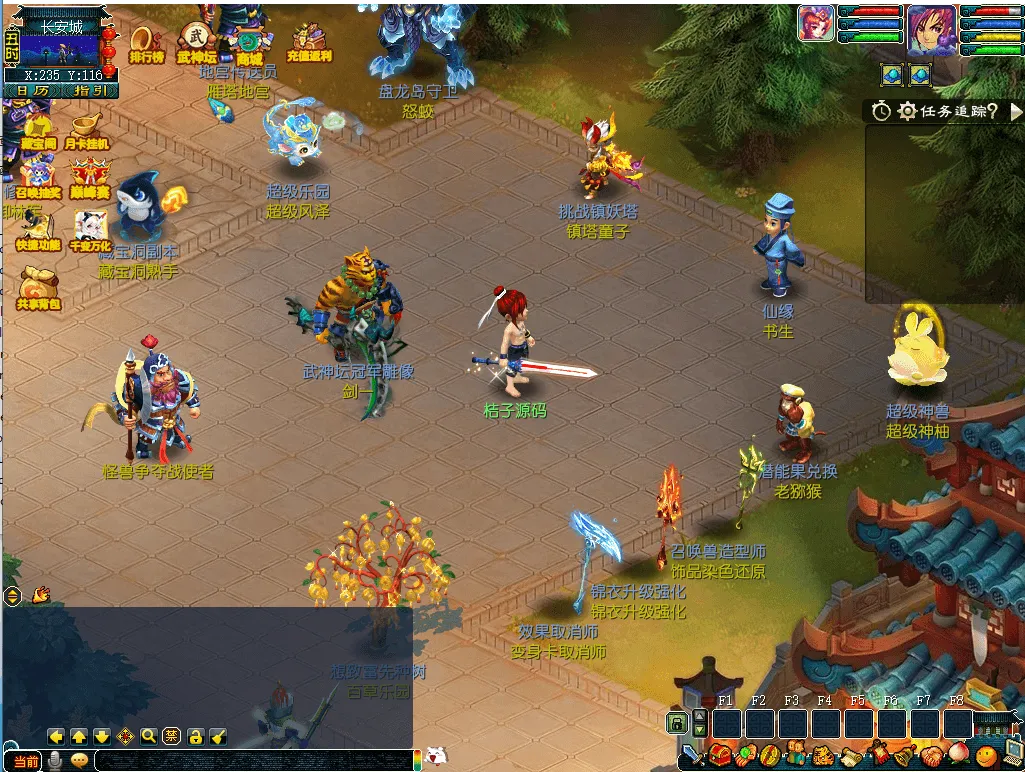The image size is (1025, 772).
Task: Click the pet portrait at top
Action: [816, 24]
